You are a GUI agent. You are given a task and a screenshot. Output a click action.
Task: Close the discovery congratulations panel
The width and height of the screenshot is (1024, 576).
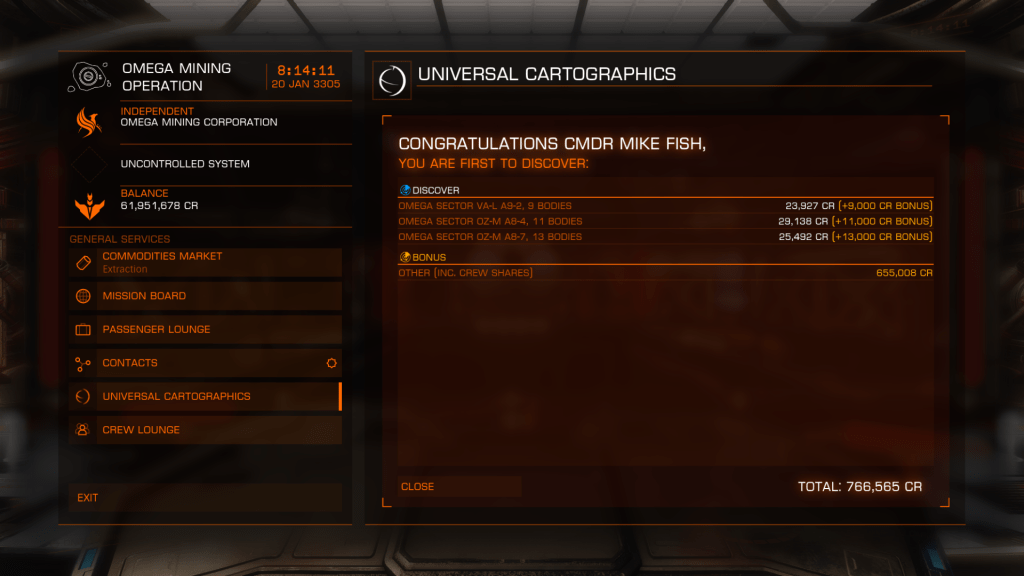pos(459,487)
